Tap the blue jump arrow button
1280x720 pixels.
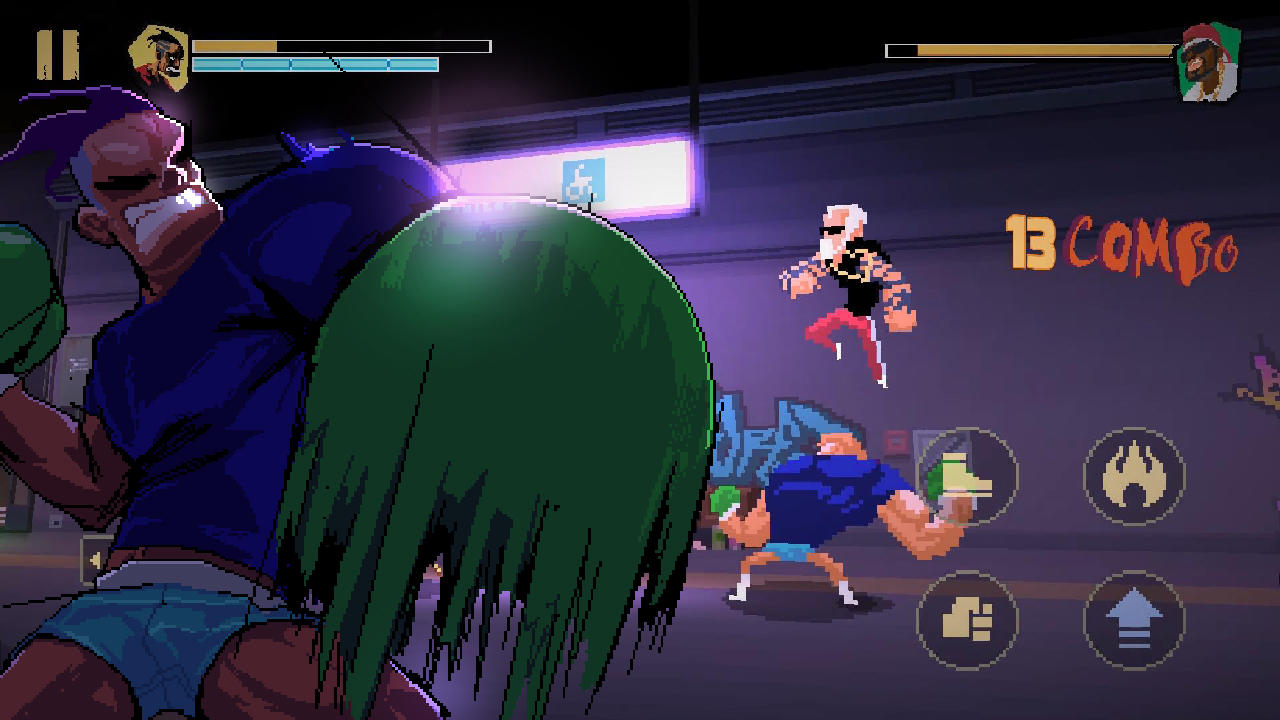pyautogui.click(x=1135, y=620)
